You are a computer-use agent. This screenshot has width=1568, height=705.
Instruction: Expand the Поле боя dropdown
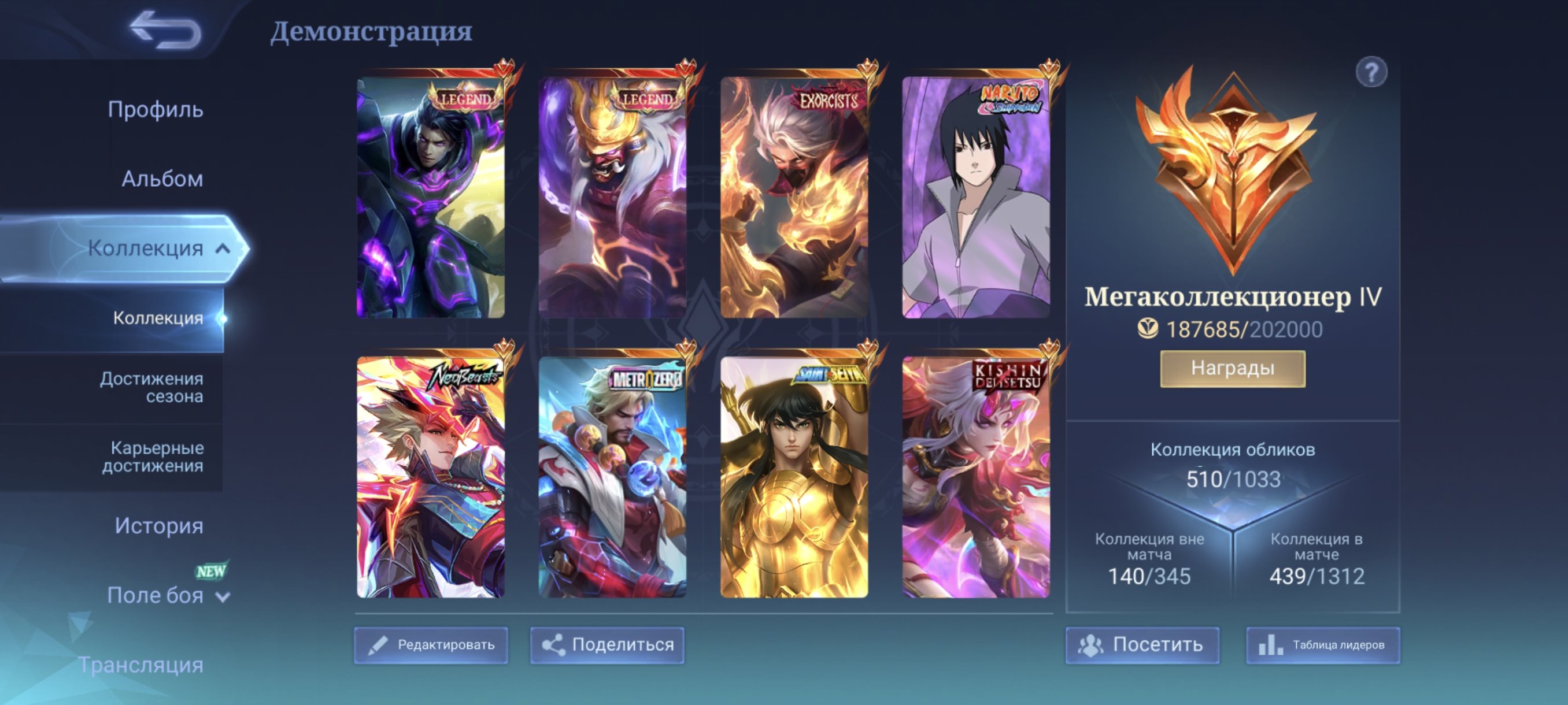click(223, 596)
